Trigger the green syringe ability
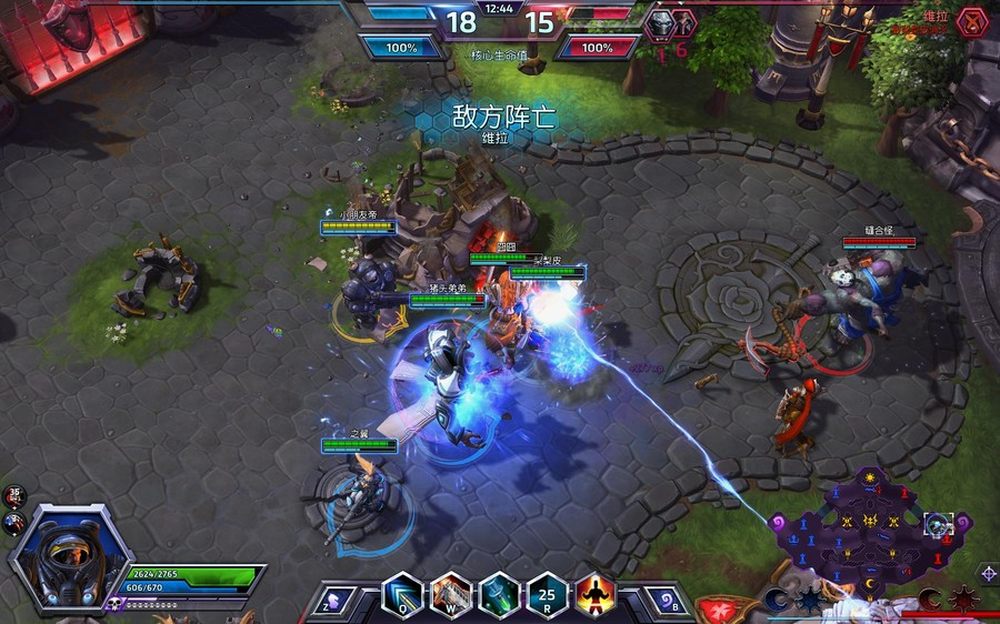 499,595
